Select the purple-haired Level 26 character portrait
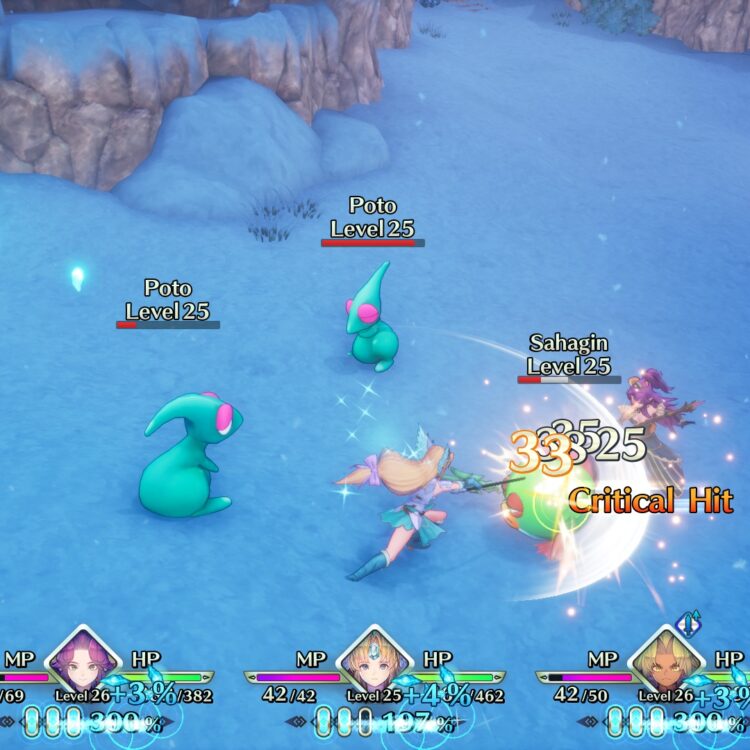Image resolution: width=750 pixels, height=750 pixels. (x=84, y=662)
